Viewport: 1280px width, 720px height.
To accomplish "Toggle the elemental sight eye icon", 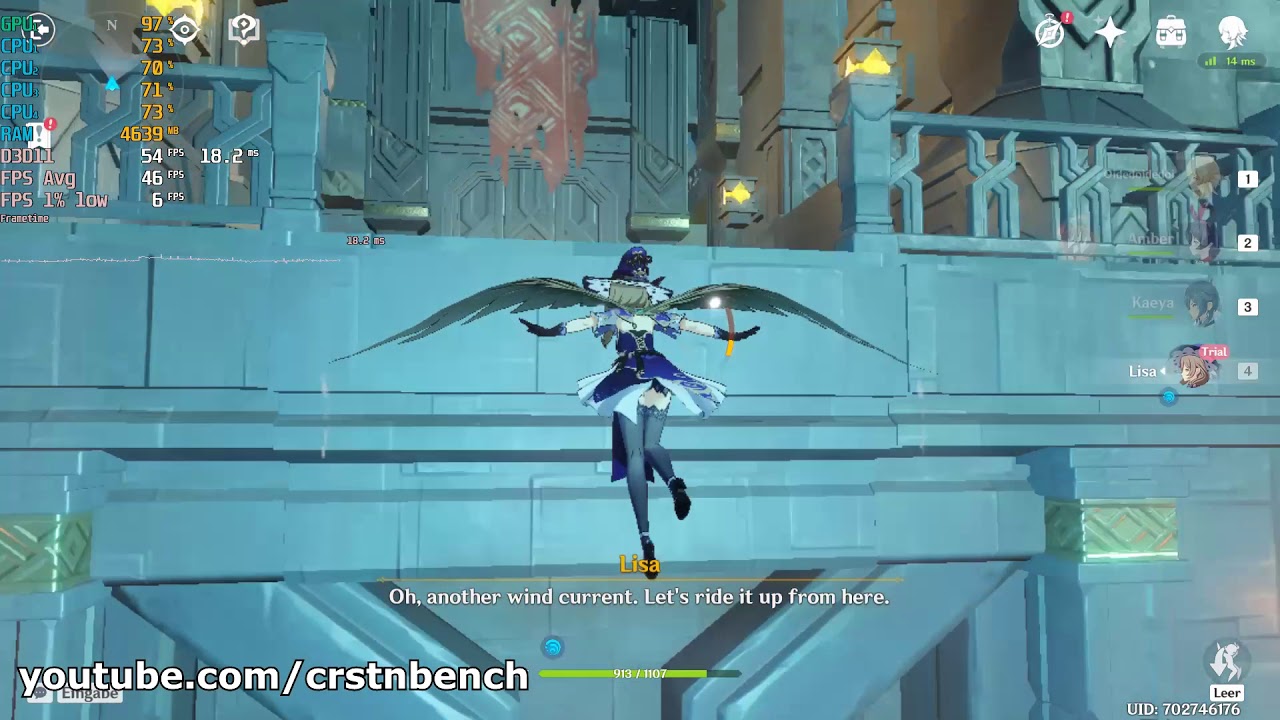I will 185,30.
